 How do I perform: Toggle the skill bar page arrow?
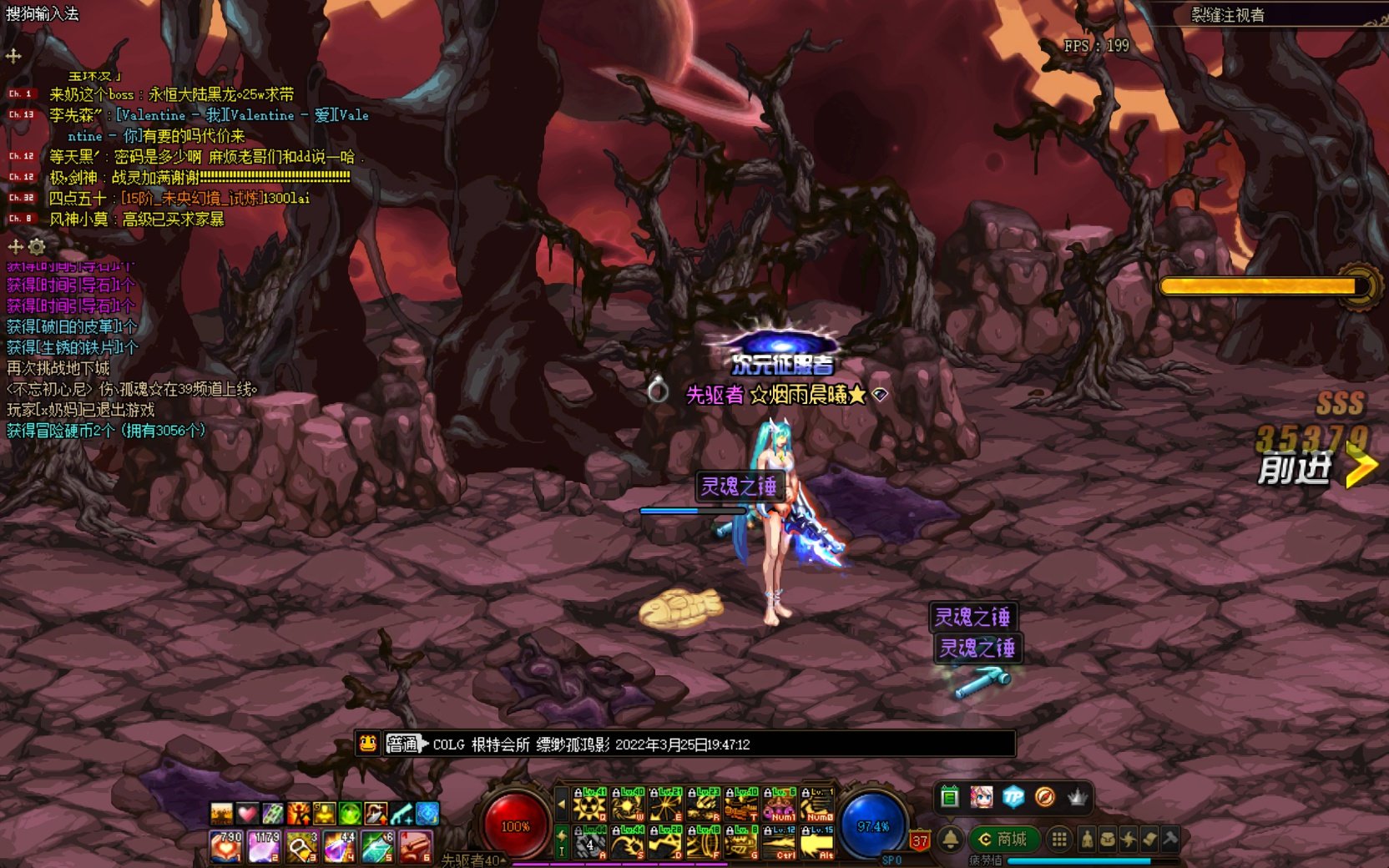tap(562, 805)
